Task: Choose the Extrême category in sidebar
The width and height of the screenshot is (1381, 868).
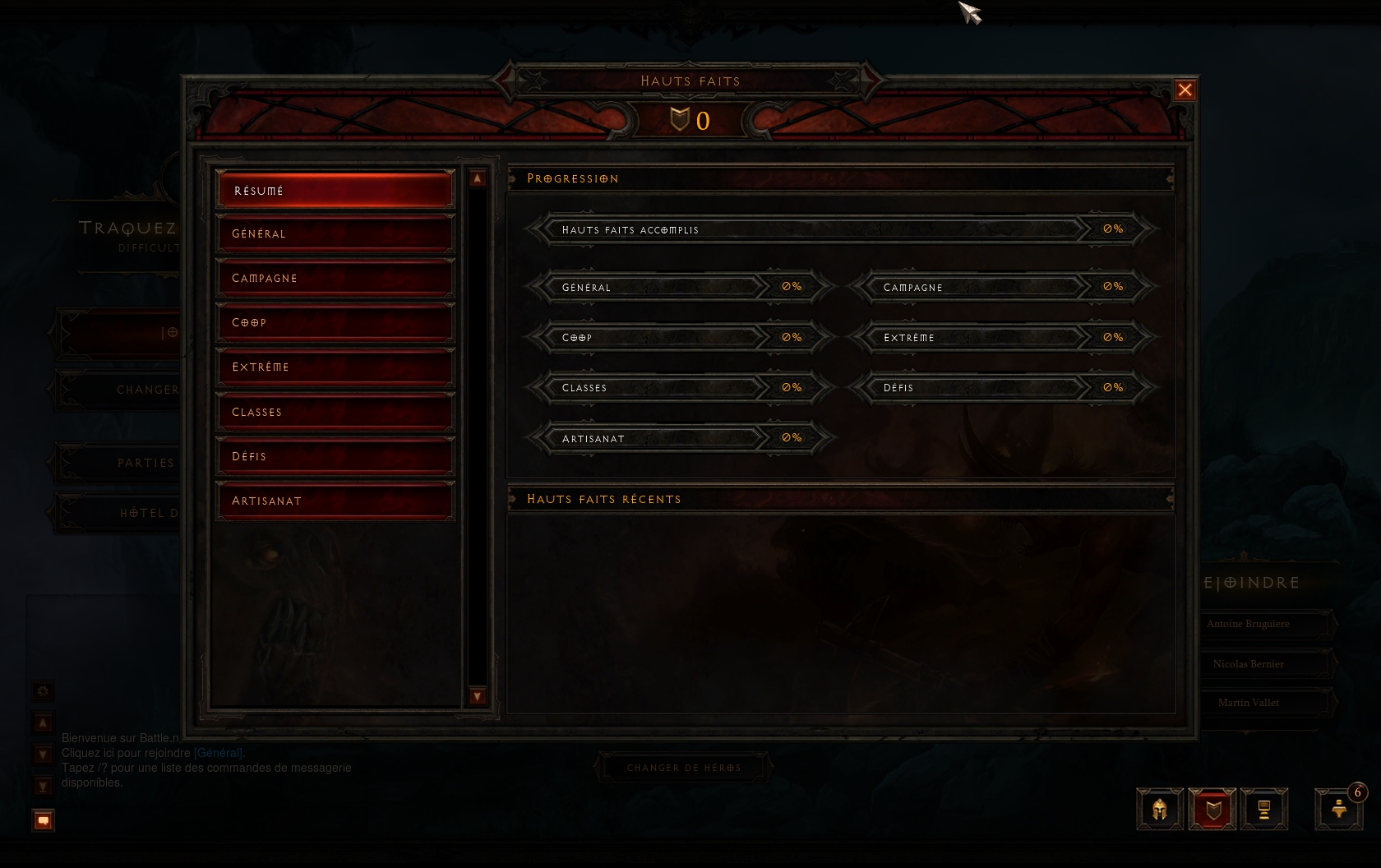Action: tap(335, 367)
